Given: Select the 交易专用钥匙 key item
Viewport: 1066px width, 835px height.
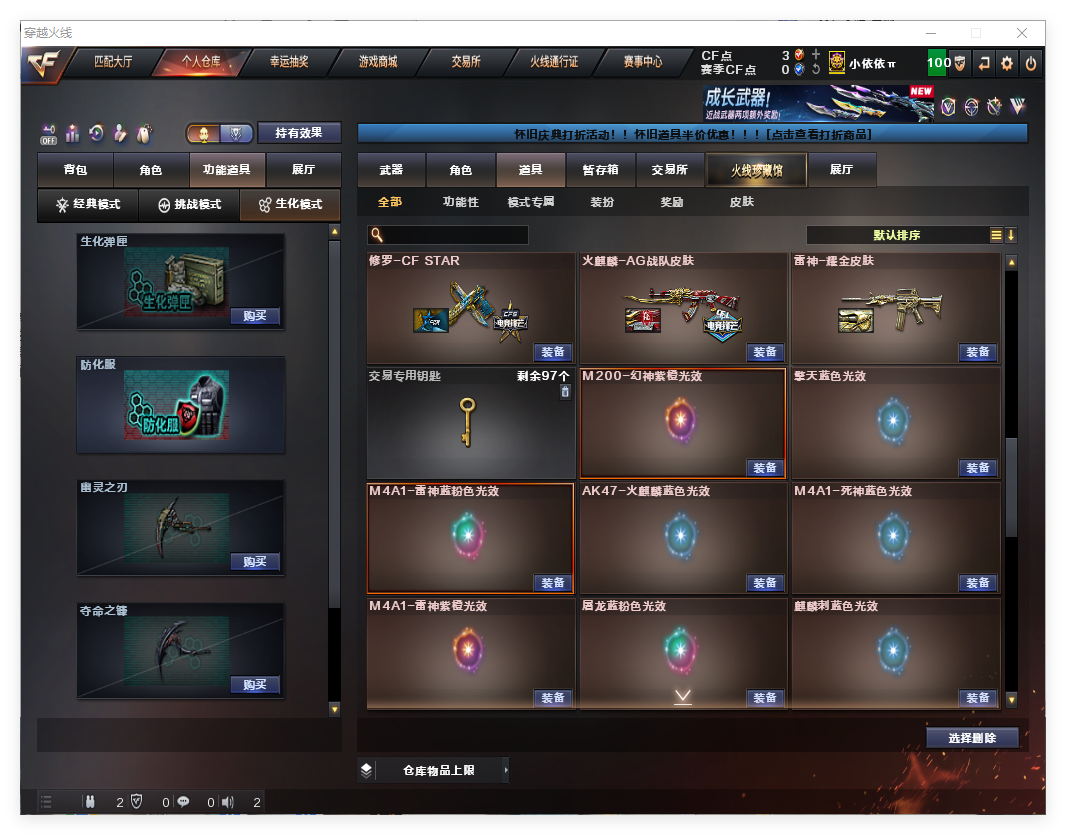Looking at the screenshot, I should pyautogui.click(x=470, y=422).
